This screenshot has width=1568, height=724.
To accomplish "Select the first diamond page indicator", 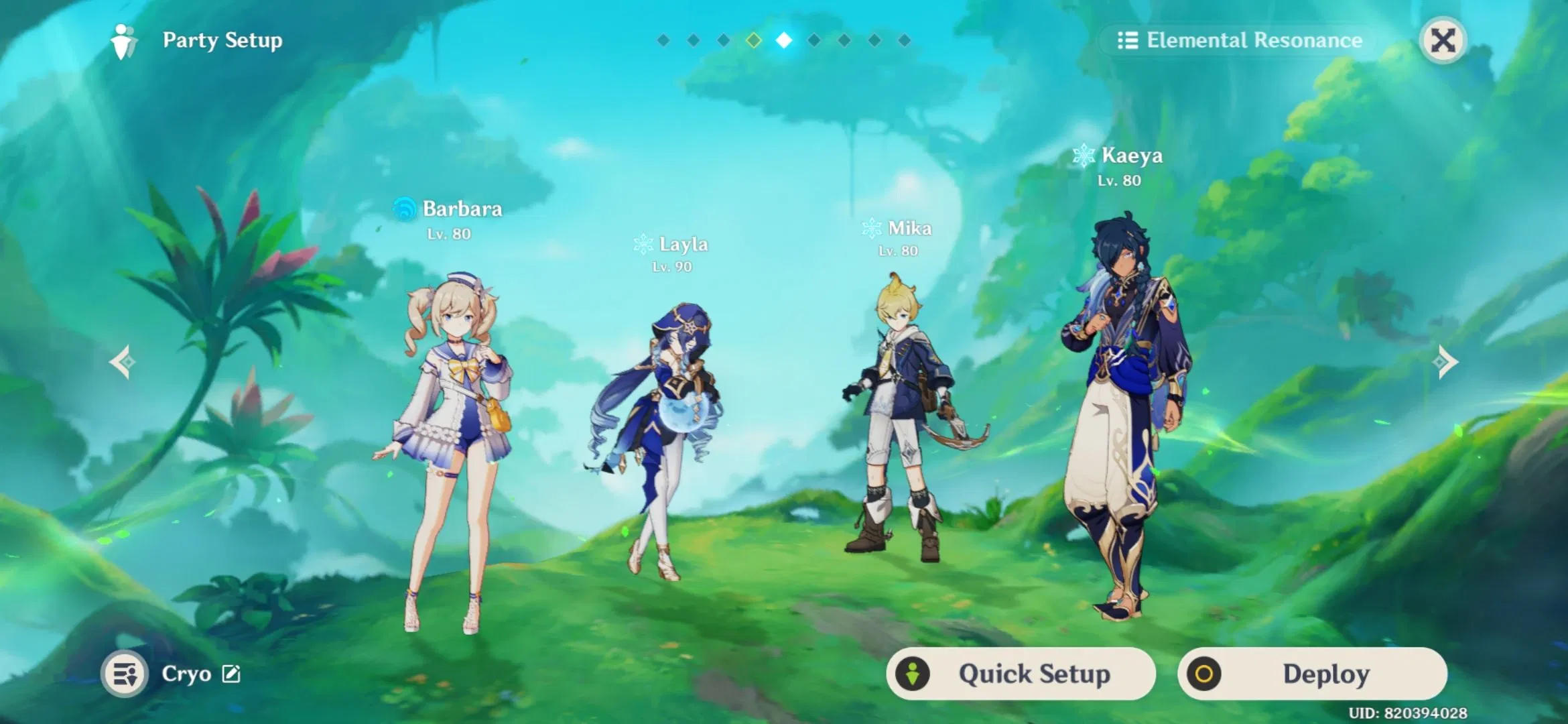I will click(663, 40).
